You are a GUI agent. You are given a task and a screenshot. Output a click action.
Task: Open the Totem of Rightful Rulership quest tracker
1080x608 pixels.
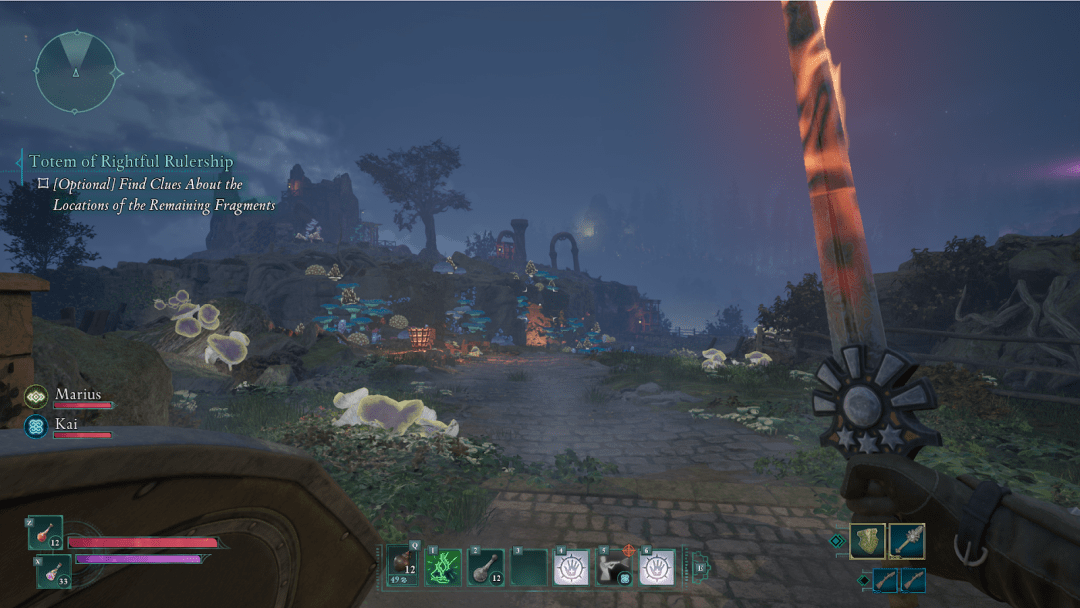click(130, 162)
